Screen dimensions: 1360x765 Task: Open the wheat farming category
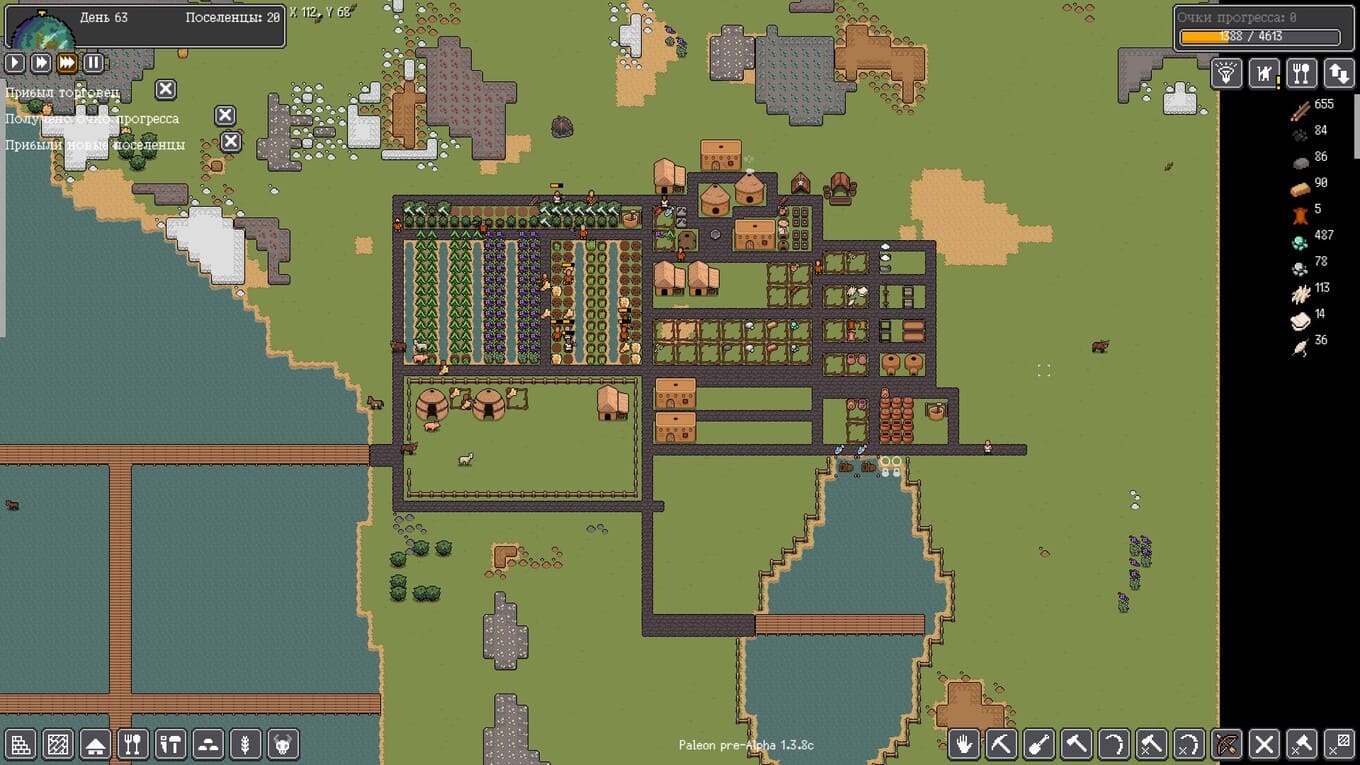tap(246, 744)
